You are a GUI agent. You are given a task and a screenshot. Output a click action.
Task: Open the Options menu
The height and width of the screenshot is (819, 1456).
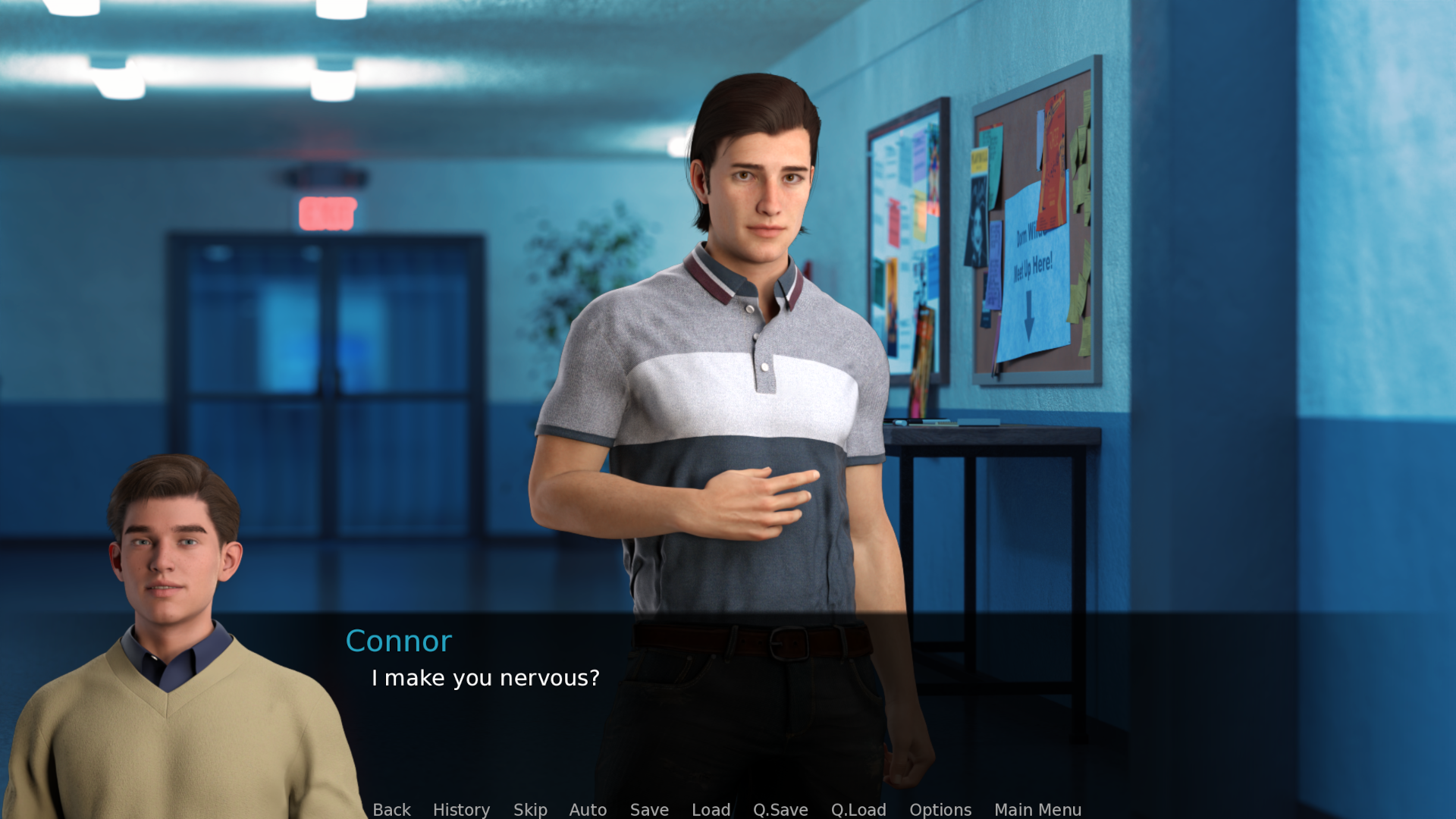point(940,810)
